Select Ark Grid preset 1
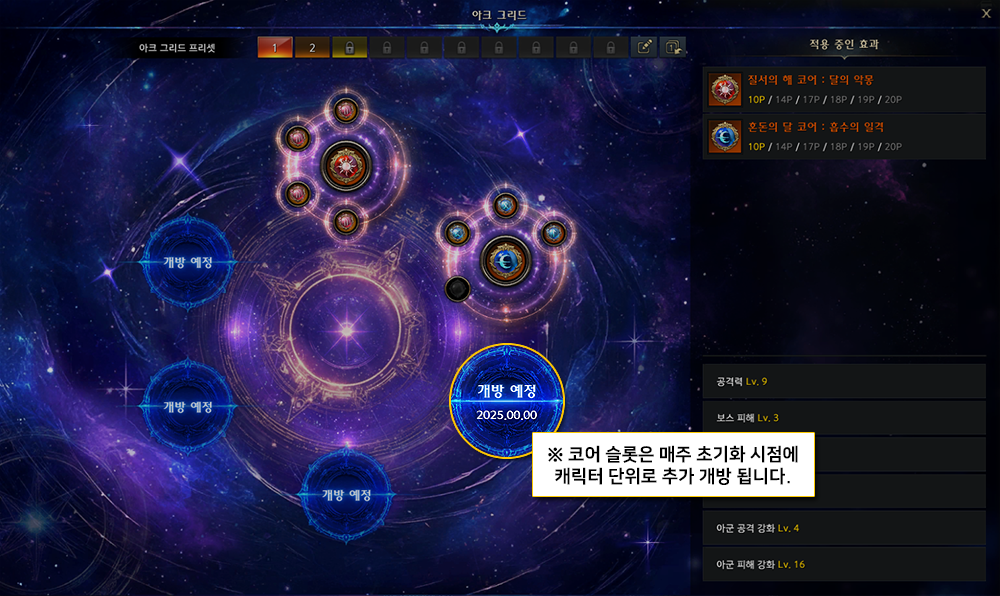 point(274,47)
